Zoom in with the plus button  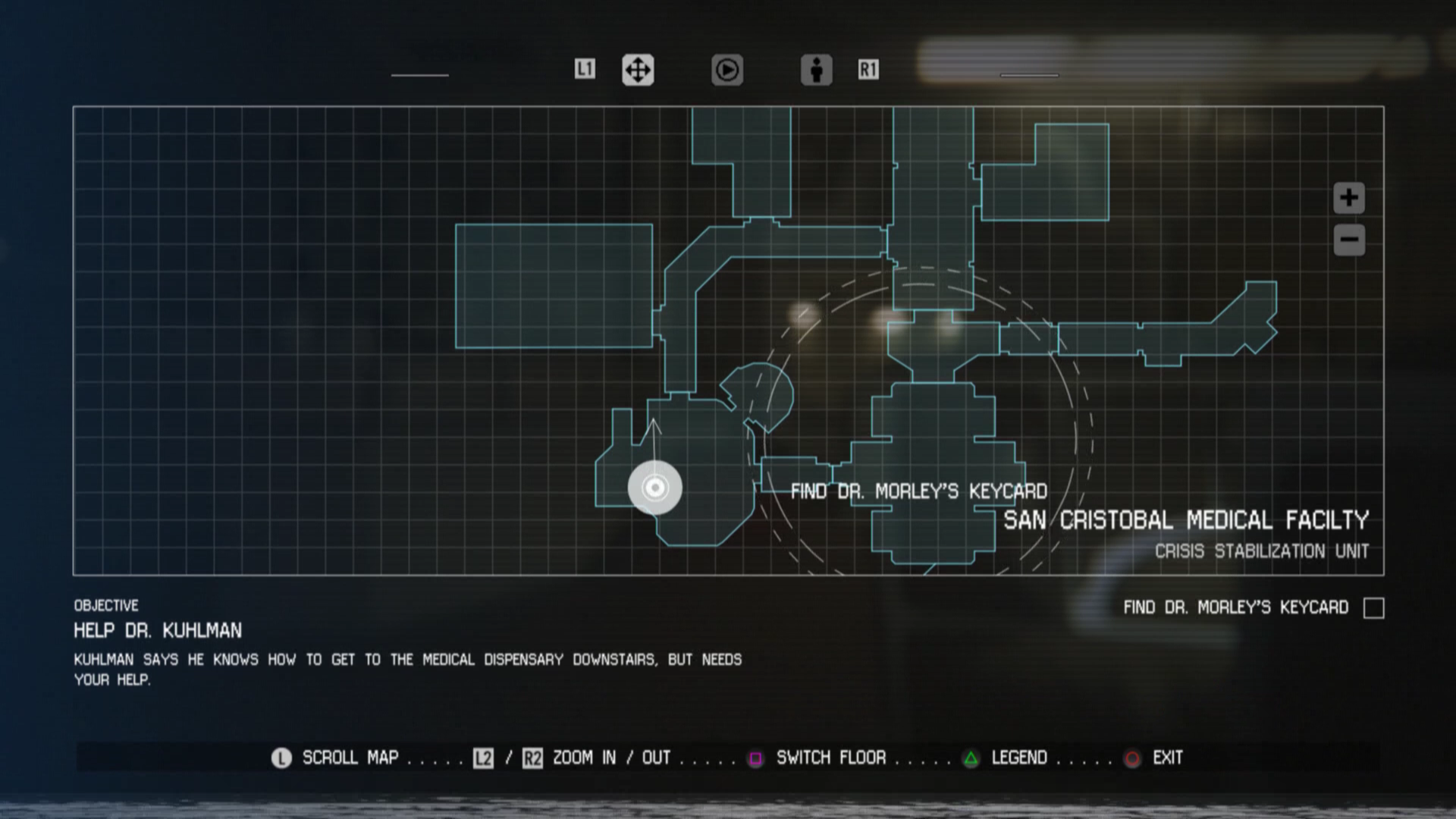(1348, 198)
